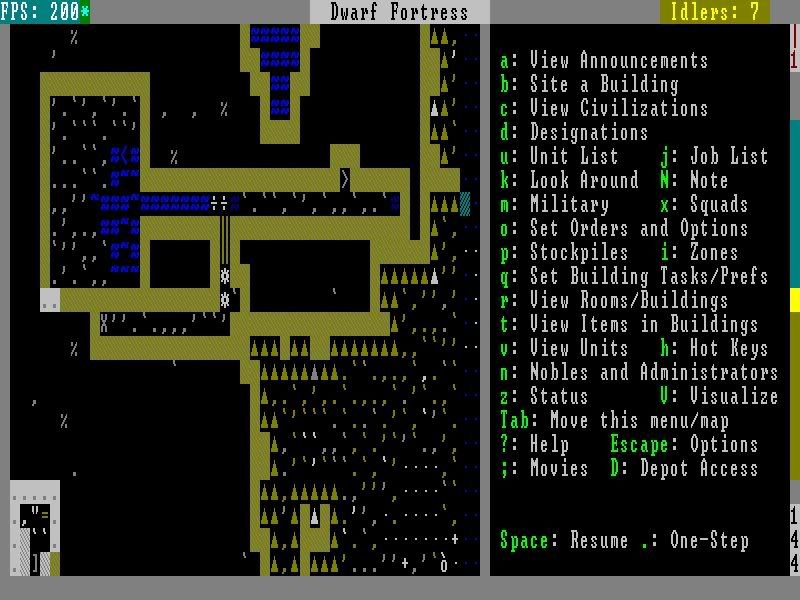Choose View Items in Buildings
The image size is (800, 600).
coord(629,325)
